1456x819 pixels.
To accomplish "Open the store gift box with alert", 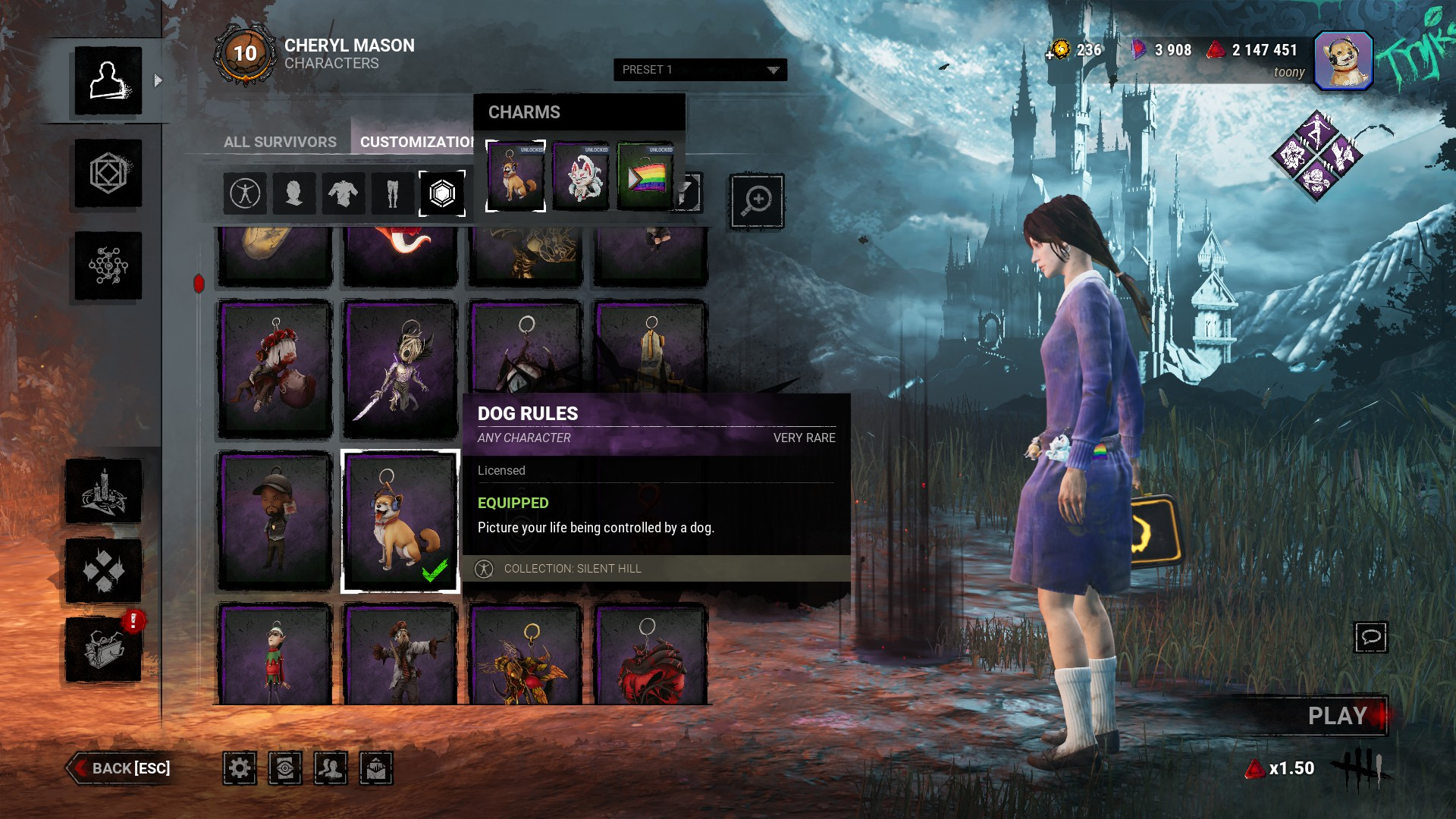I will coord(104,649).
